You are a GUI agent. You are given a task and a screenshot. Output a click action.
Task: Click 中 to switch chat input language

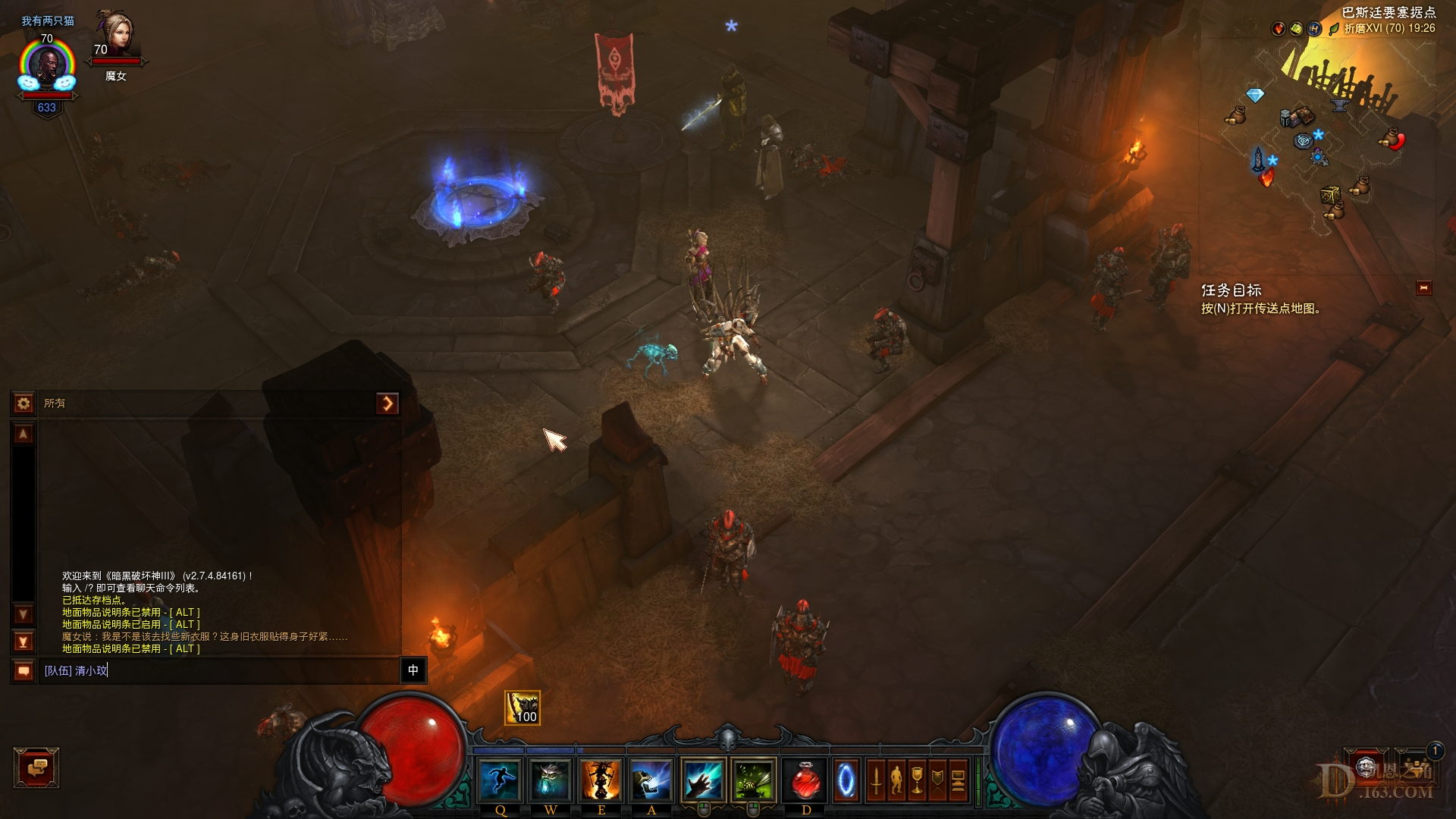[413, 670]
